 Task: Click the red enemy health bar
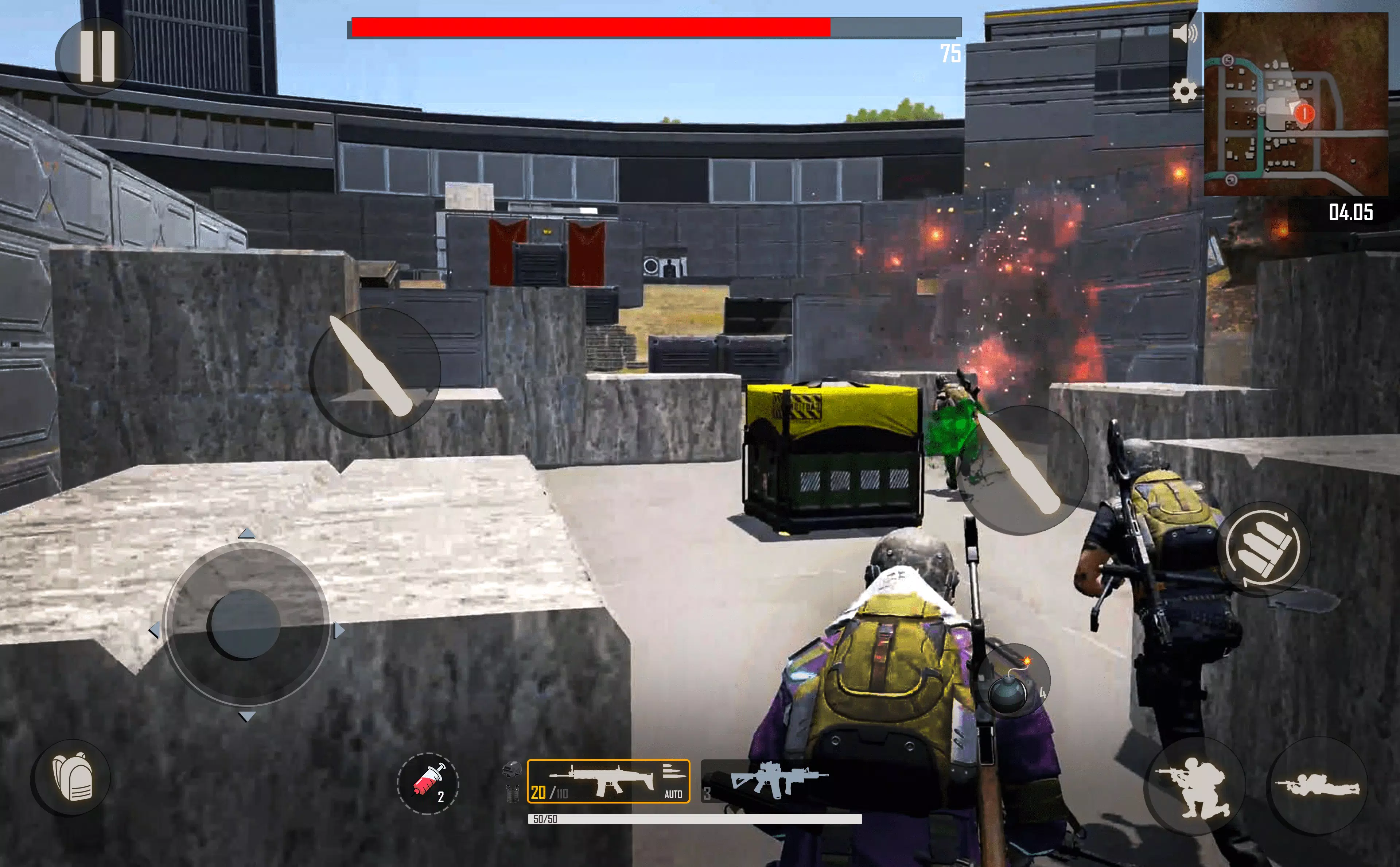point(590,26)
